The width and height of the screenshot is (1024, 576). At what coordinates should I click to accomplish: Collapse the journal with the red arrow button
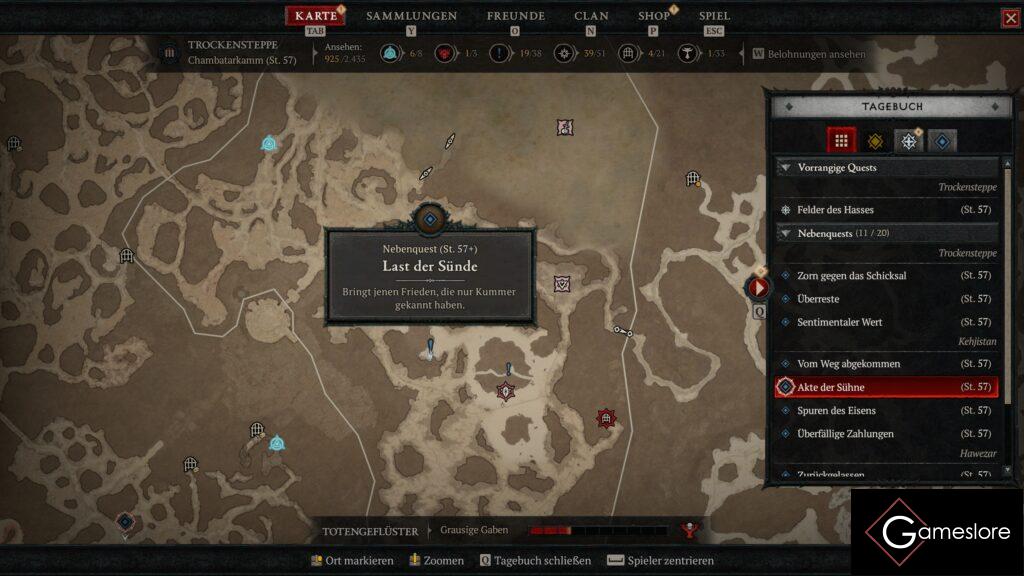click(759, 288)
